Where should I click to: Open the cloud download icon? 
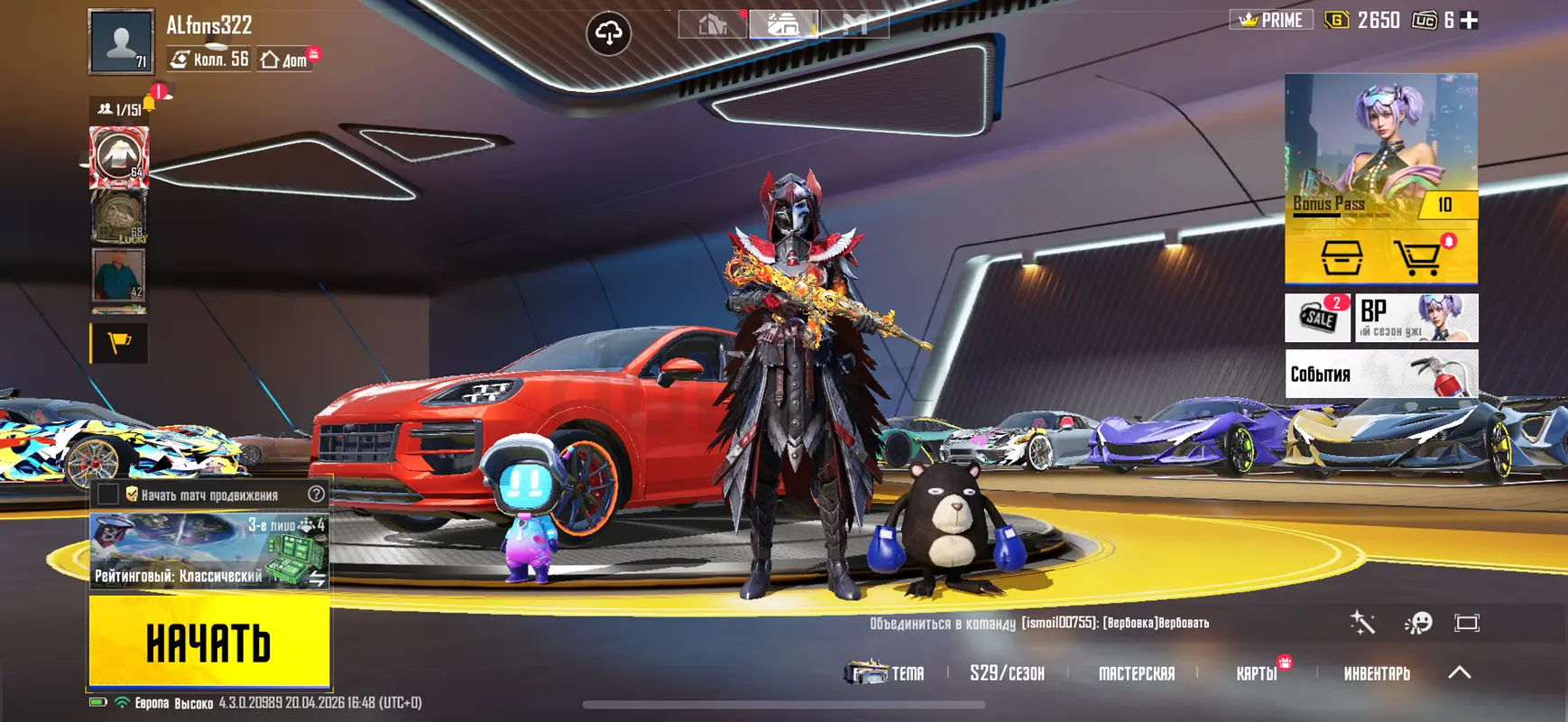click(x=609, y=33)
